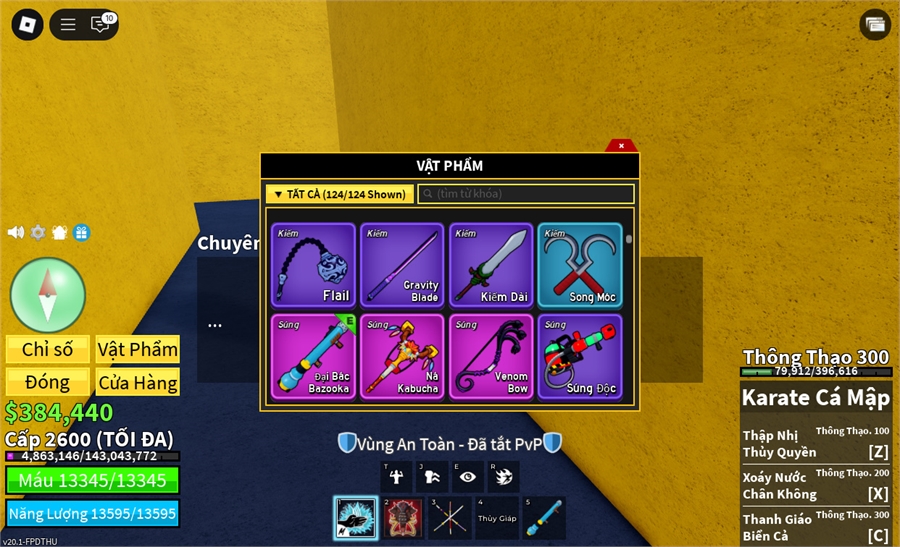The image size is (900, 547).
Task: Close the Vật Phẩm inventory window
Action: tap(621, 146)
